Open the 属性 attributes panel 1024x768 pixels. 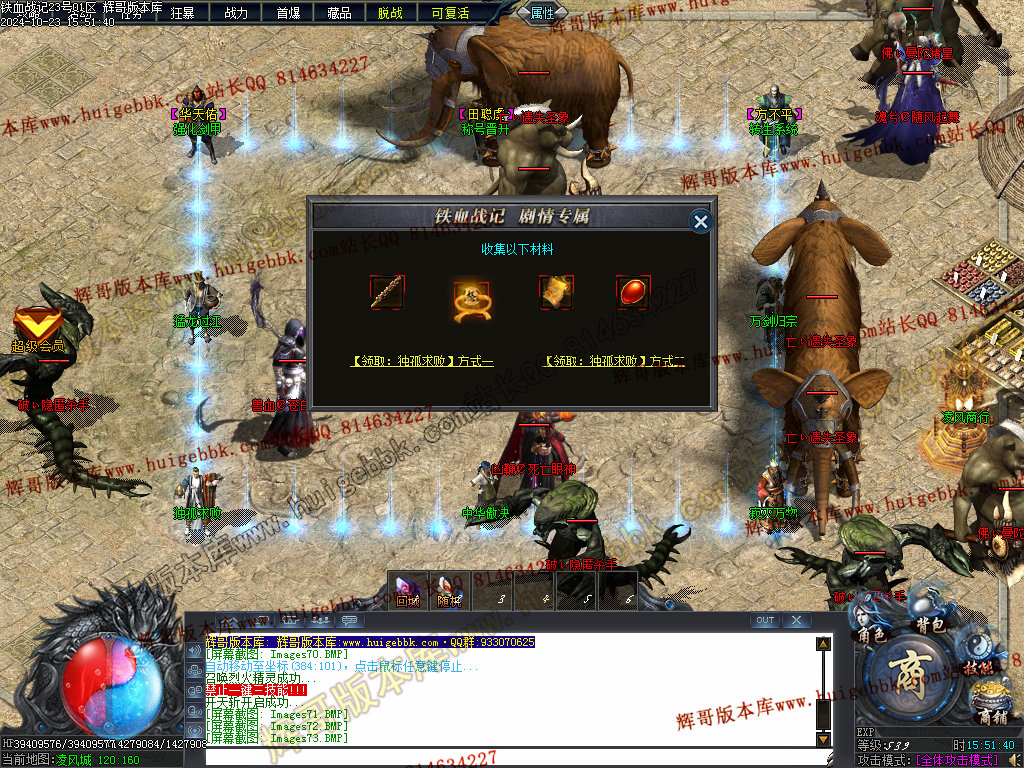tap(543, 13)
